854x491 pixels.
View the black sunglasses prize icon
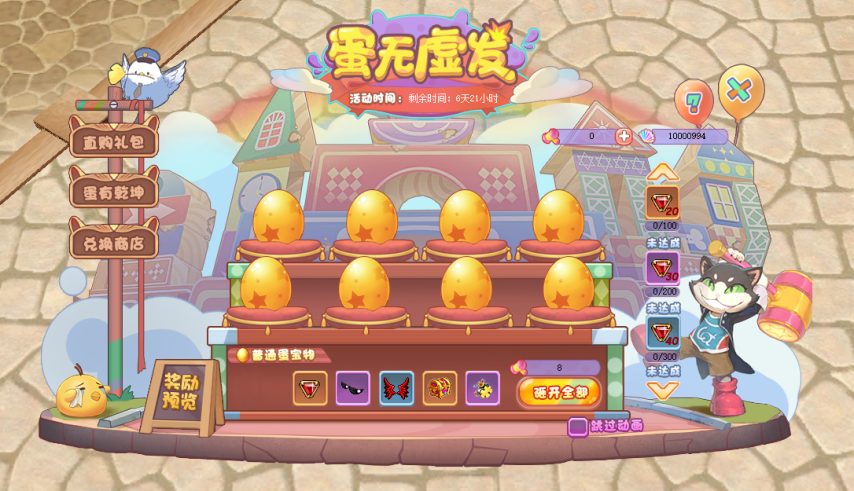[353, 388]
